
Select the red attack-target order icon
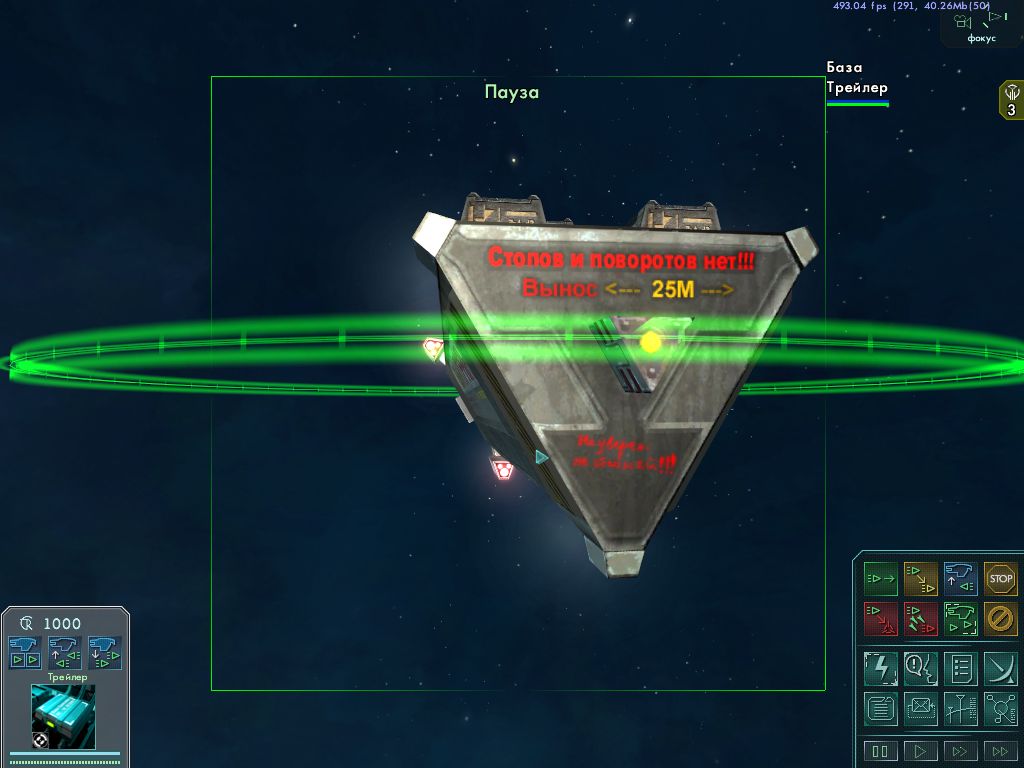[x=880, y=618]
